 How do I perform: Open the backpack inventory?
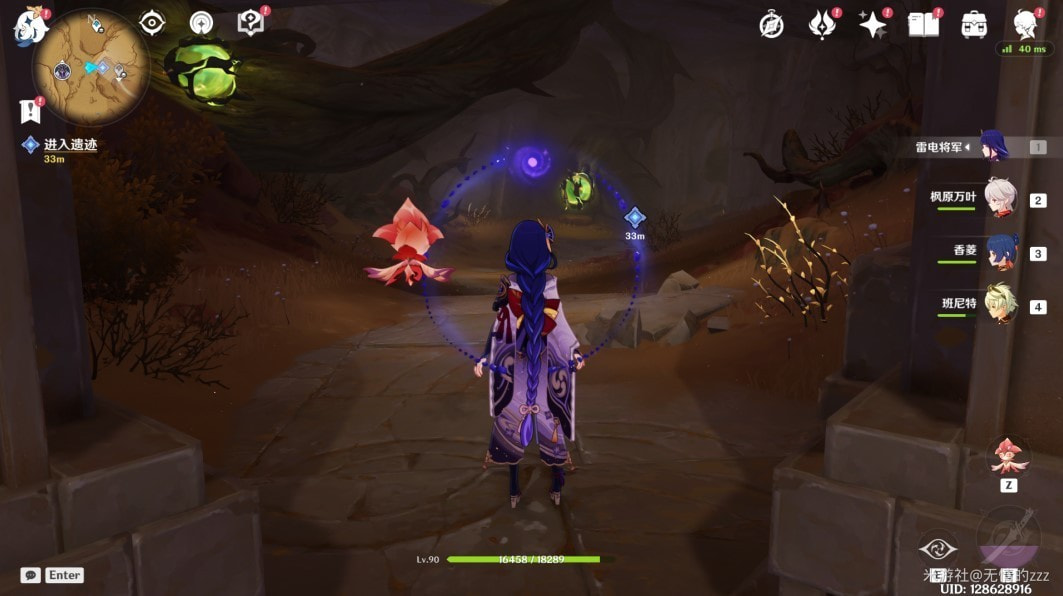pyautogui.click(x=974, y=25)
